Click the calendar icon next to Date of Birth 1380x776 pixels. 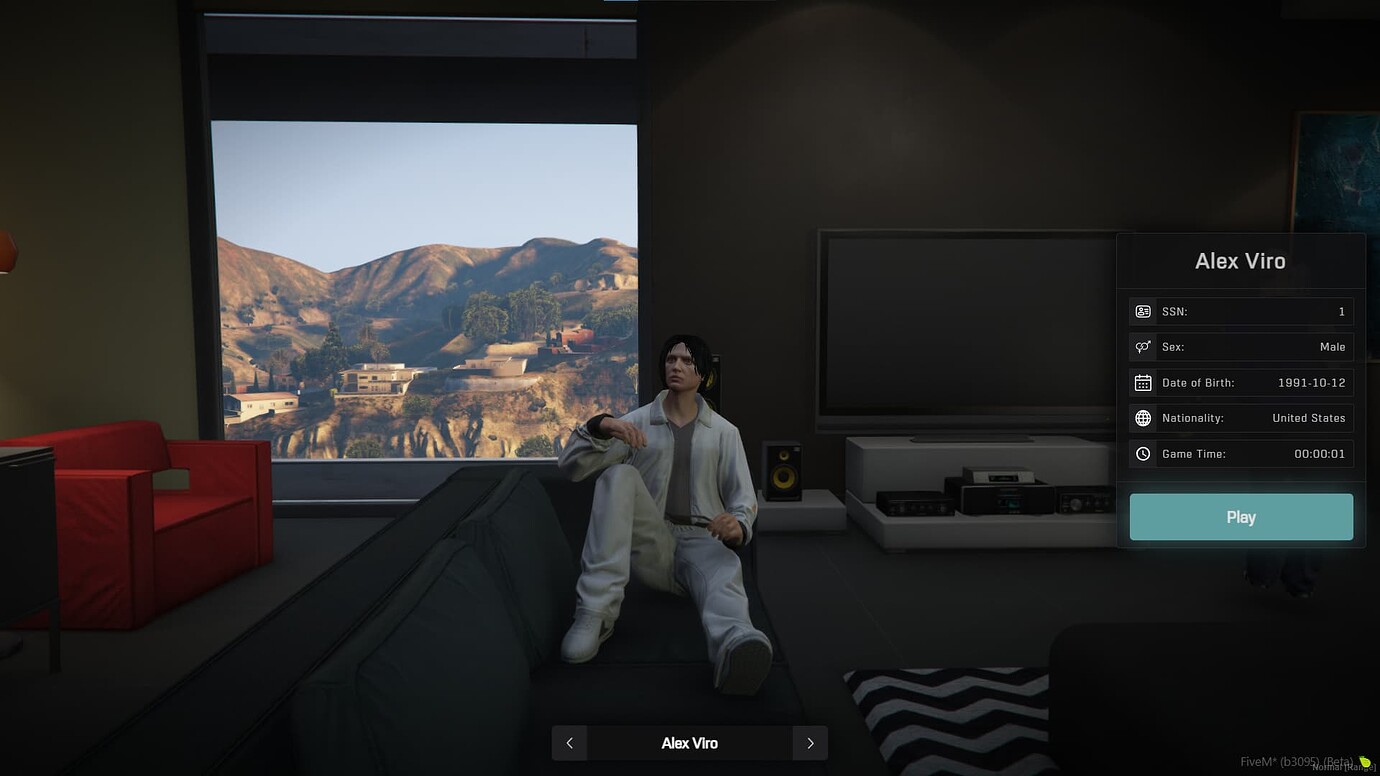pyautogui.click(x=1143, y=382)
